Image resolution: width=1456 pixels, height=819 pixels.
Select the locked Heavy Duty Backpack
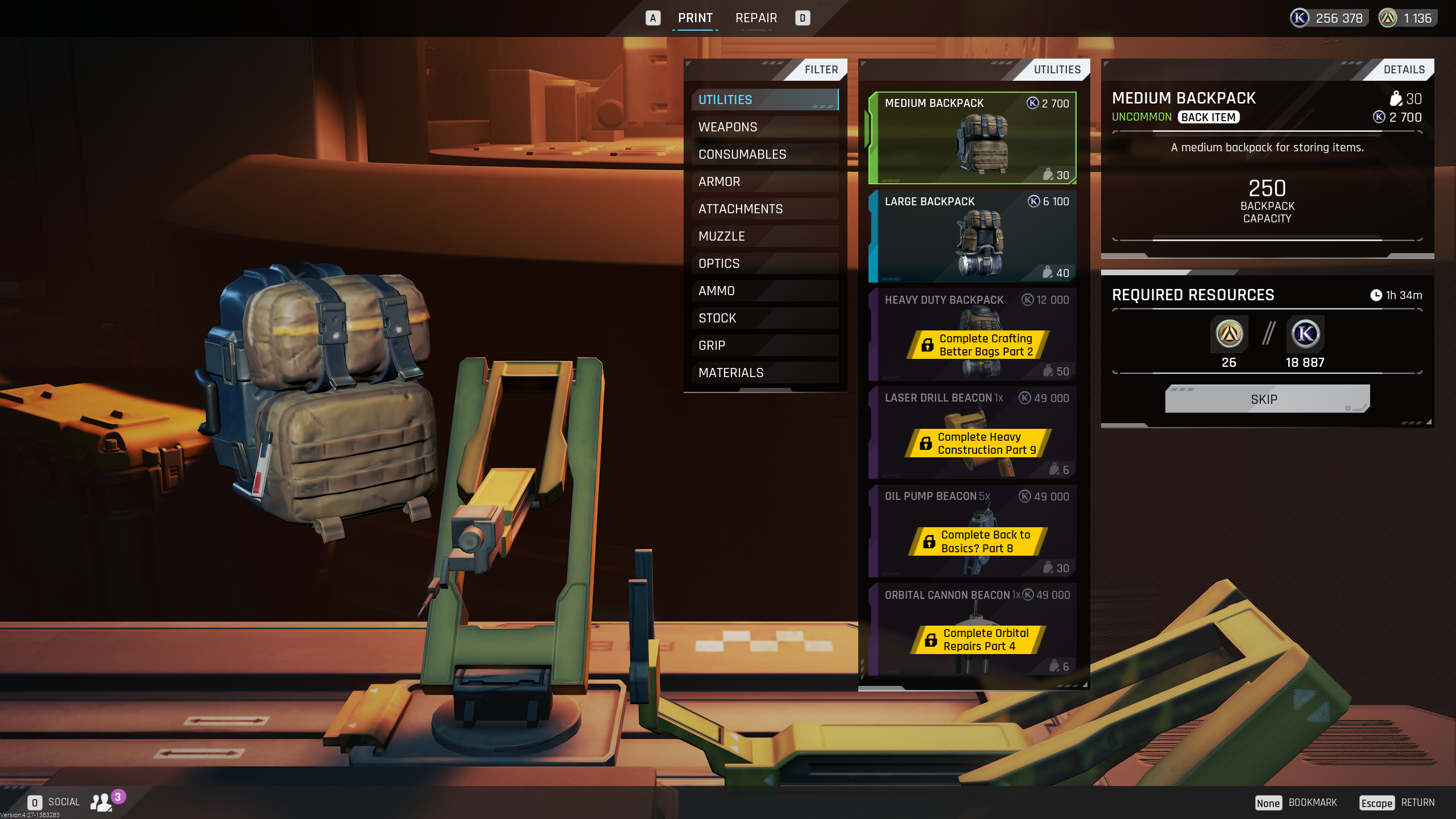click(973, 335)
